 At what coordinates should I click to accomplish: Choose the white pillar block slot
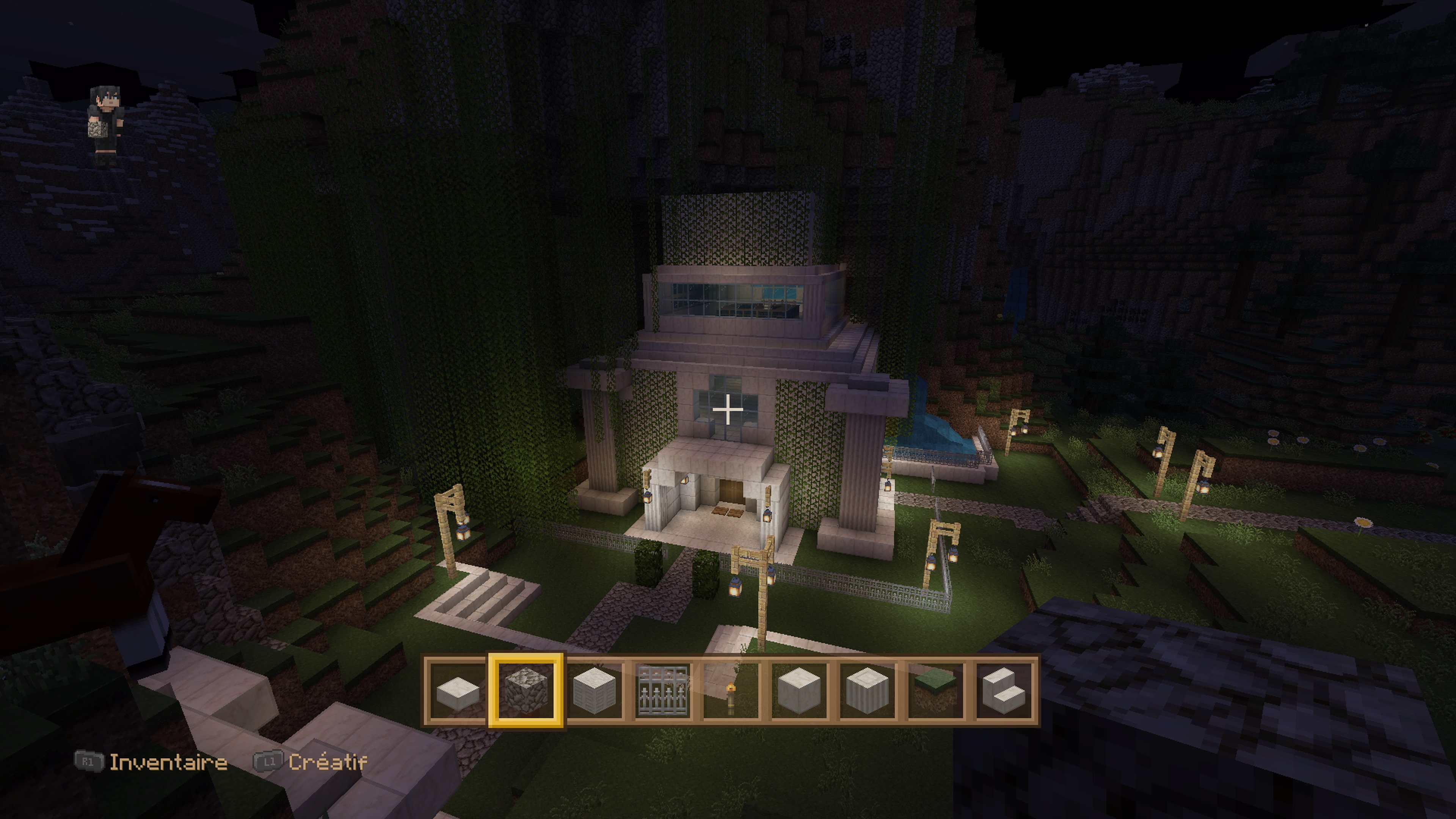click(x=867, y=691)
